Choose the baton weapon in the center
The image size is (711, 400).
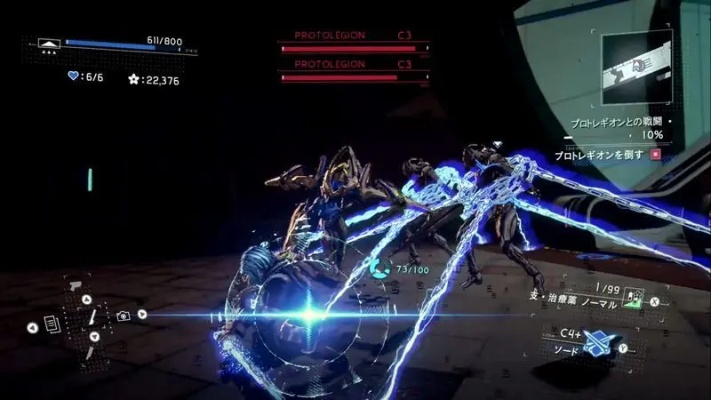[x=91, y=317]
